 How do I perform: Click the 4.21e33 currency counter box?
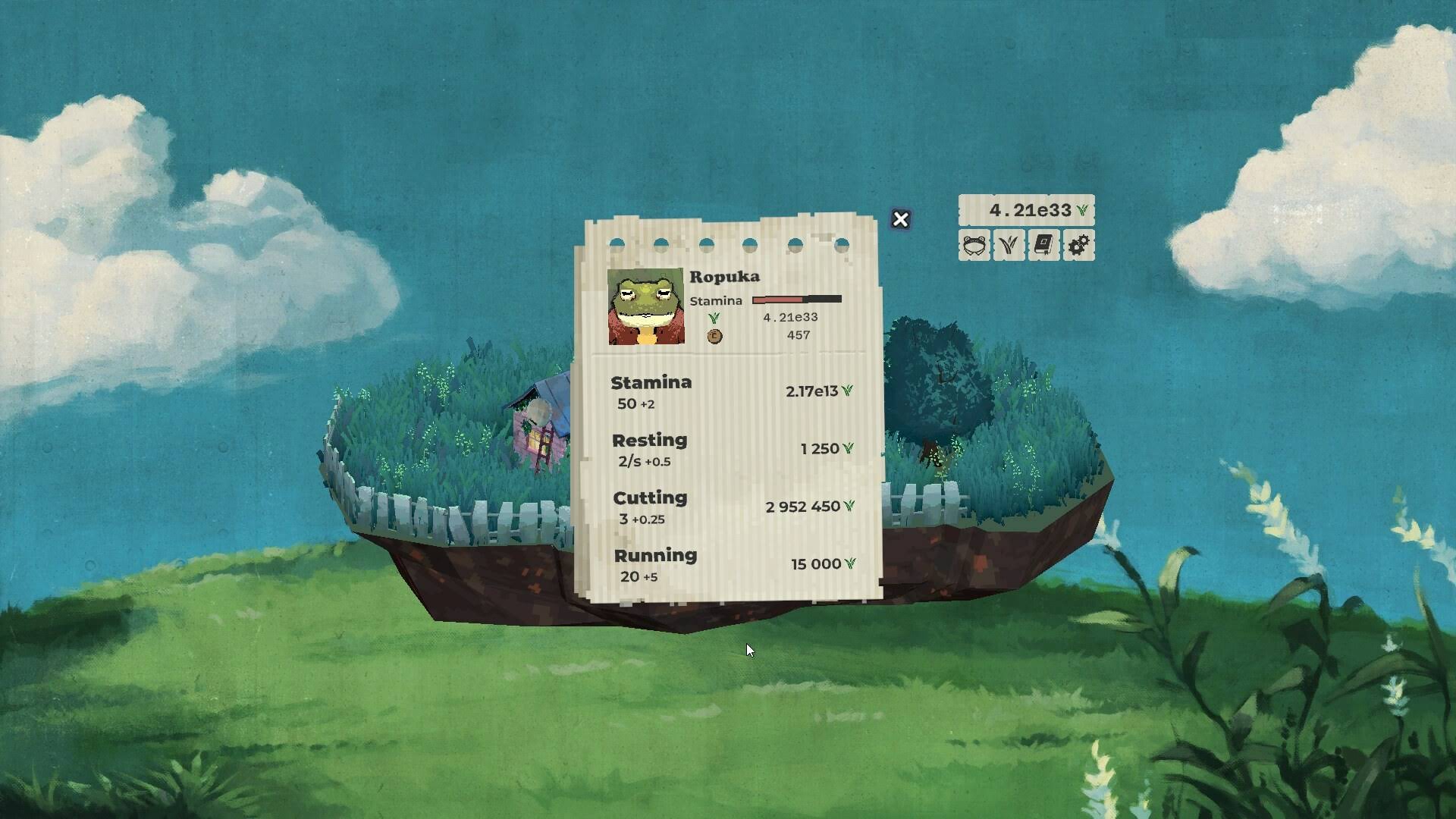pyautogui.click(x=1028, y=209)
